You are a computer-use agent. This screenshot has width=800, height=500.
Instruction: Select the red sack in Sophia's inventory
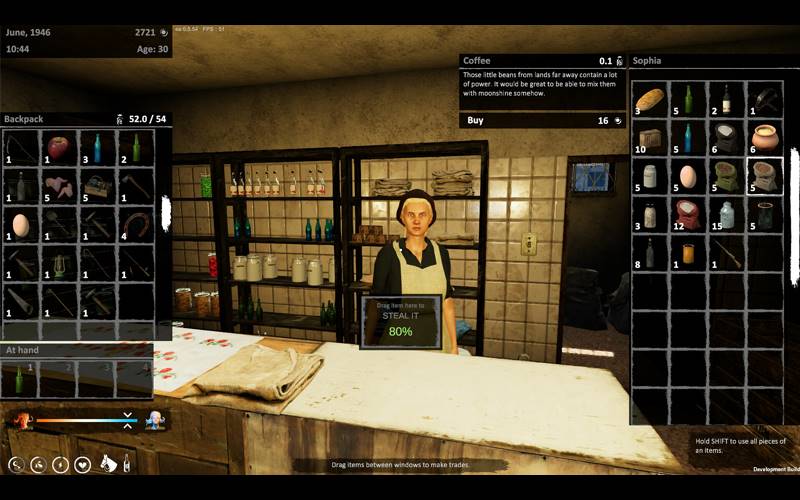[688, 214]
